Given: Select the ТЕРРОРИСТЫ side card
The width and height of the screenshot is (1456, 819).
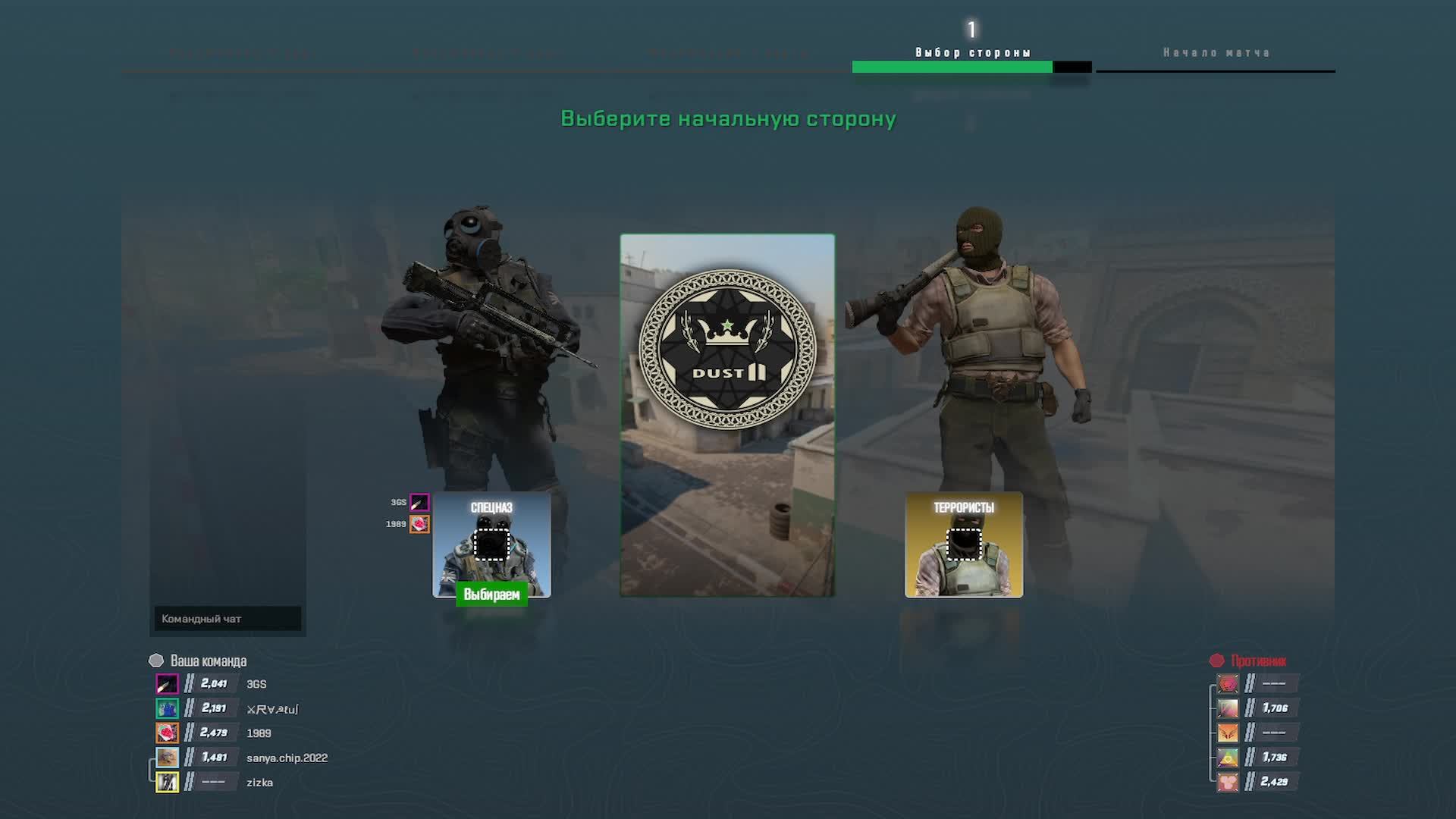Looking at the screenshot, I should (x=963, y=546).
